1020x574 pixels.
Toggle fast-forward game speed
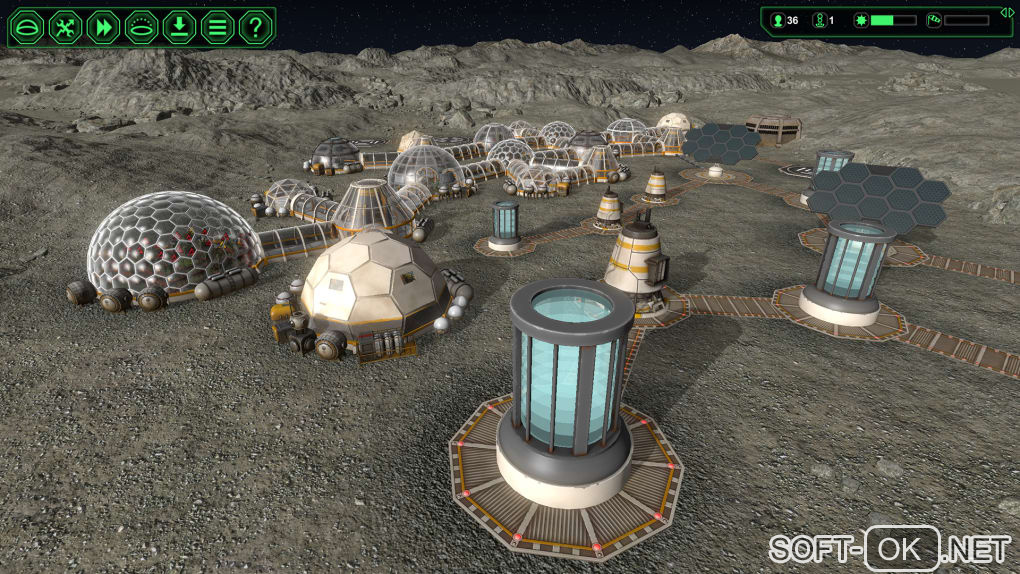pyautogui.click(x=103, y=26)
